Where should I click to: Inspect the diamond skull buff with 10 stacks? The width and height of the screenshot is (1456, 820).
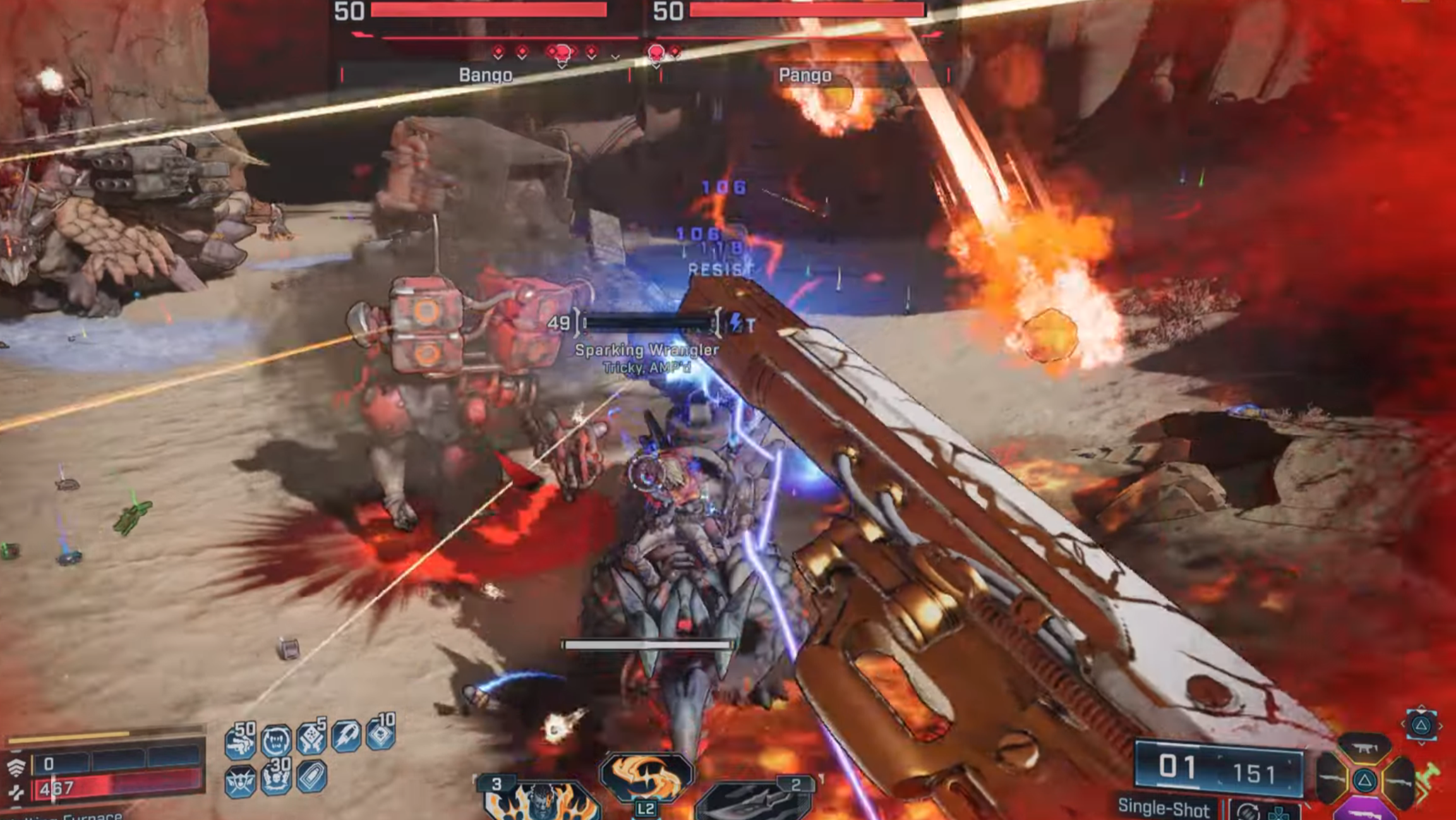pyautogui.click(x=381, y=734)
